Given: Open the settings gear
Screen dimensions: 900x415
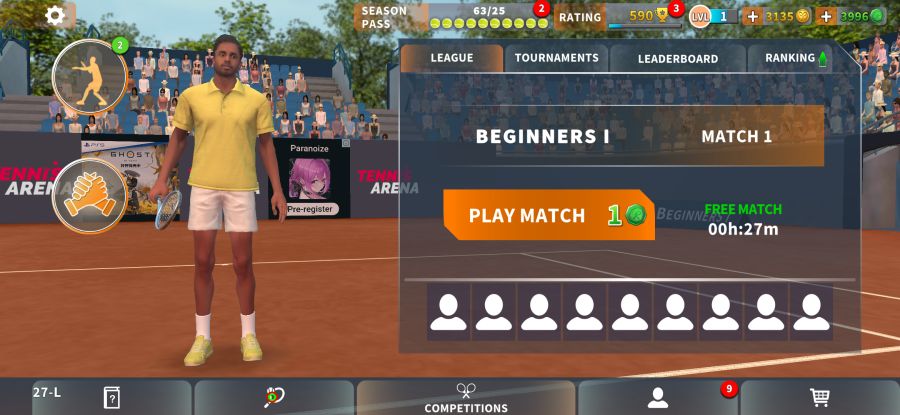Looking at the screenshot, I should pyautogui.click(x=55, y=15).
